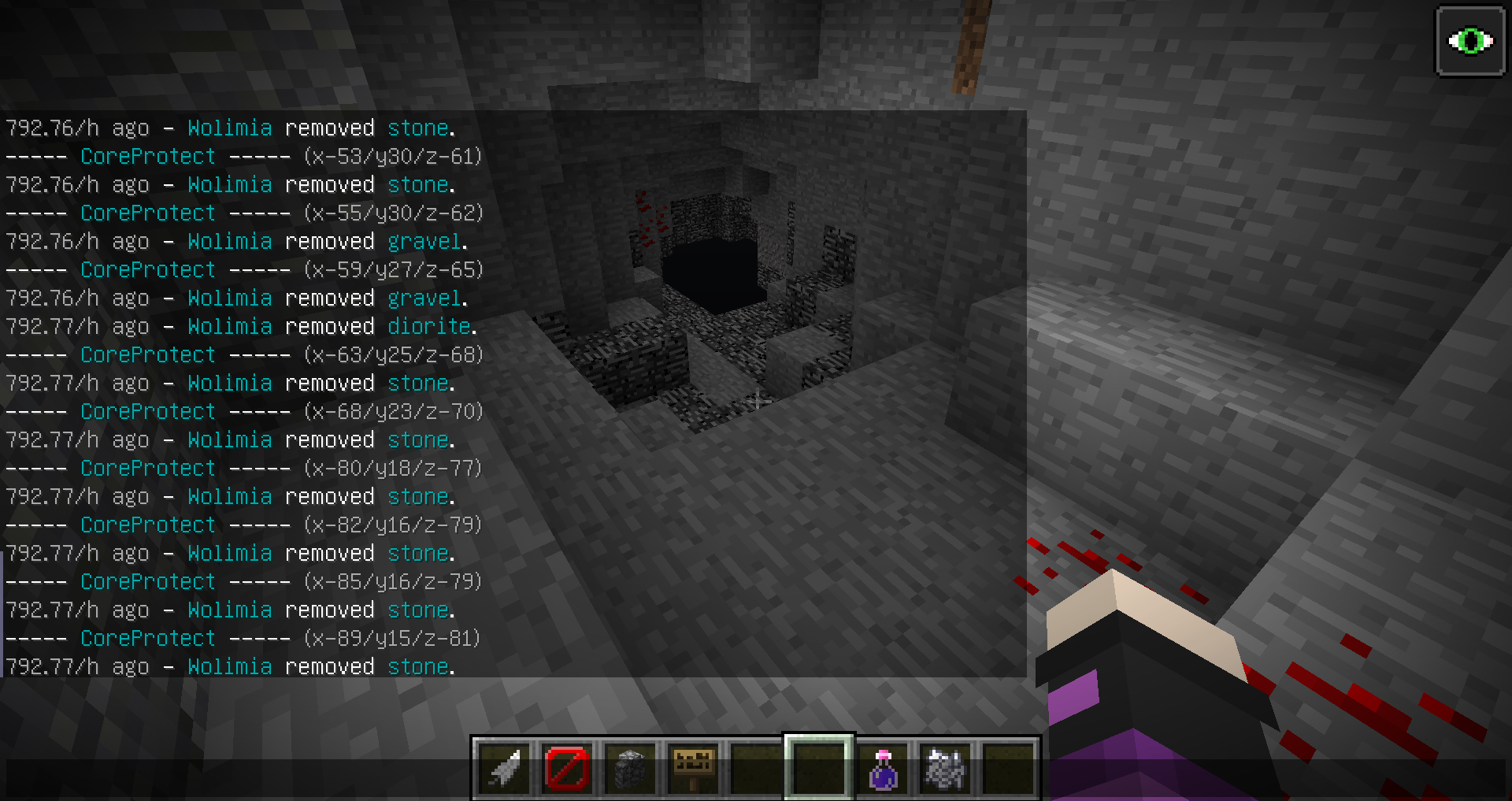Open the (x-85/y16/z-79) location link
The height and width of the screenshot is (801, 1512).
393,582
